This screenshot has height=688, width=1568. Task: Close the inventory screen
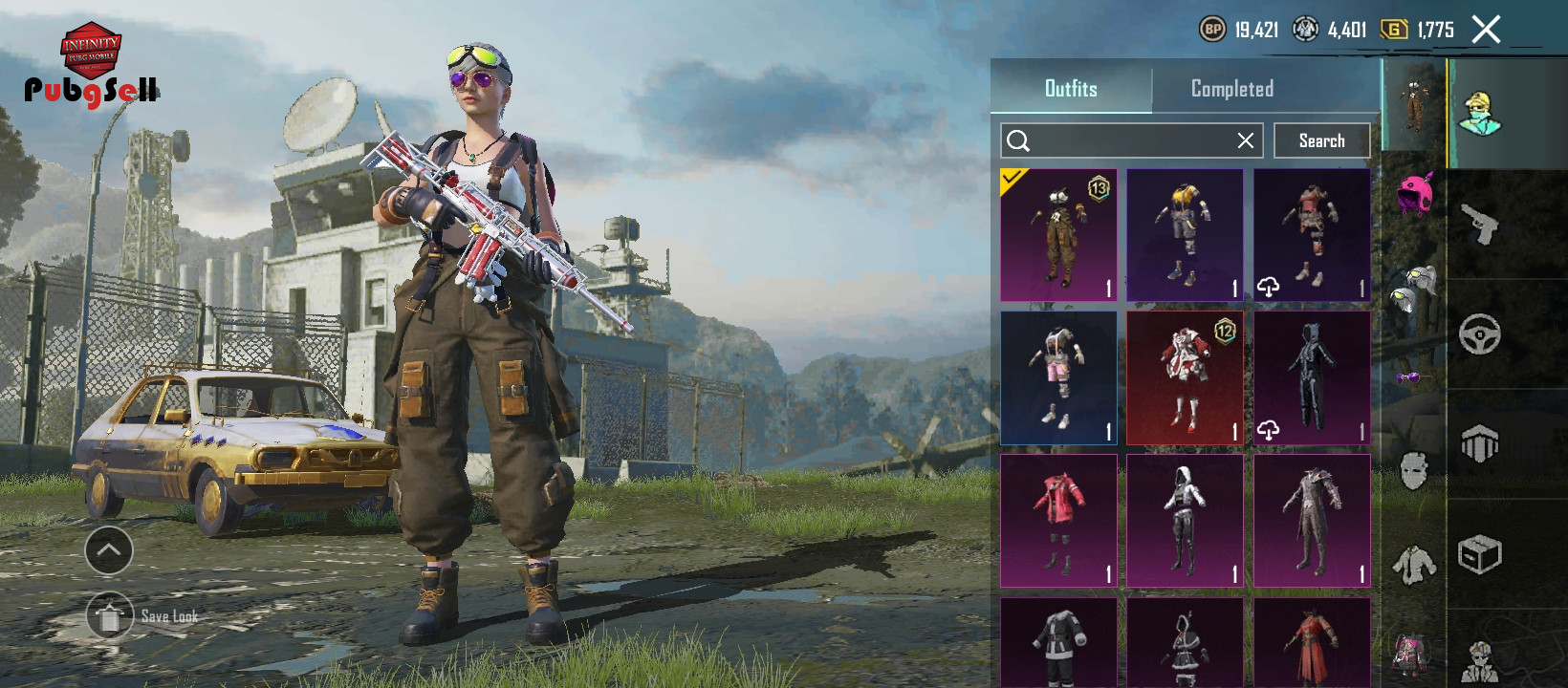click(1486, 30)
